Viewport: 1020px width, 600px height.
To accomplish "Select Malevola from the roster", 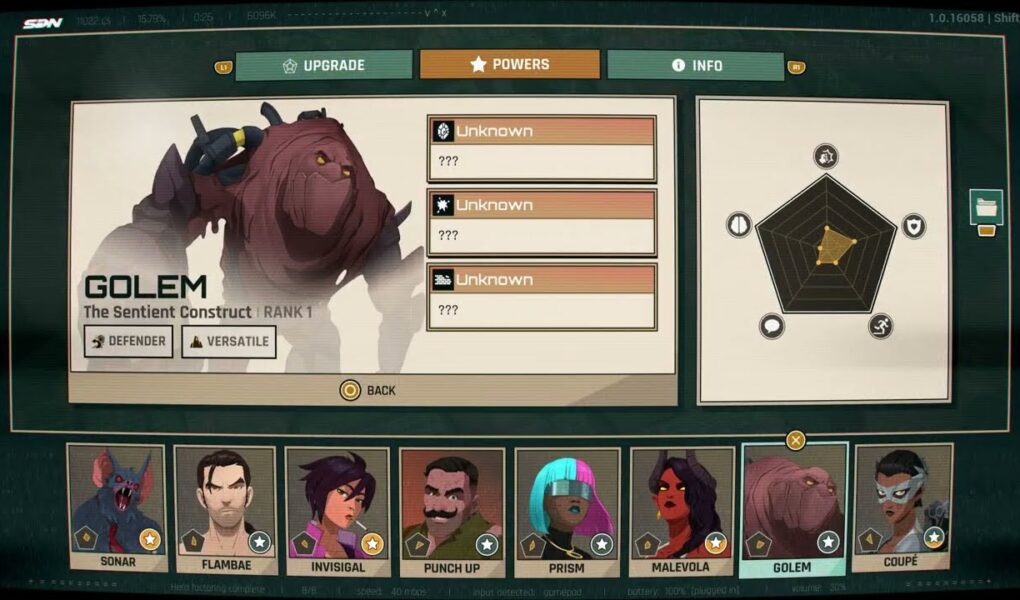I will coord(680,510).
